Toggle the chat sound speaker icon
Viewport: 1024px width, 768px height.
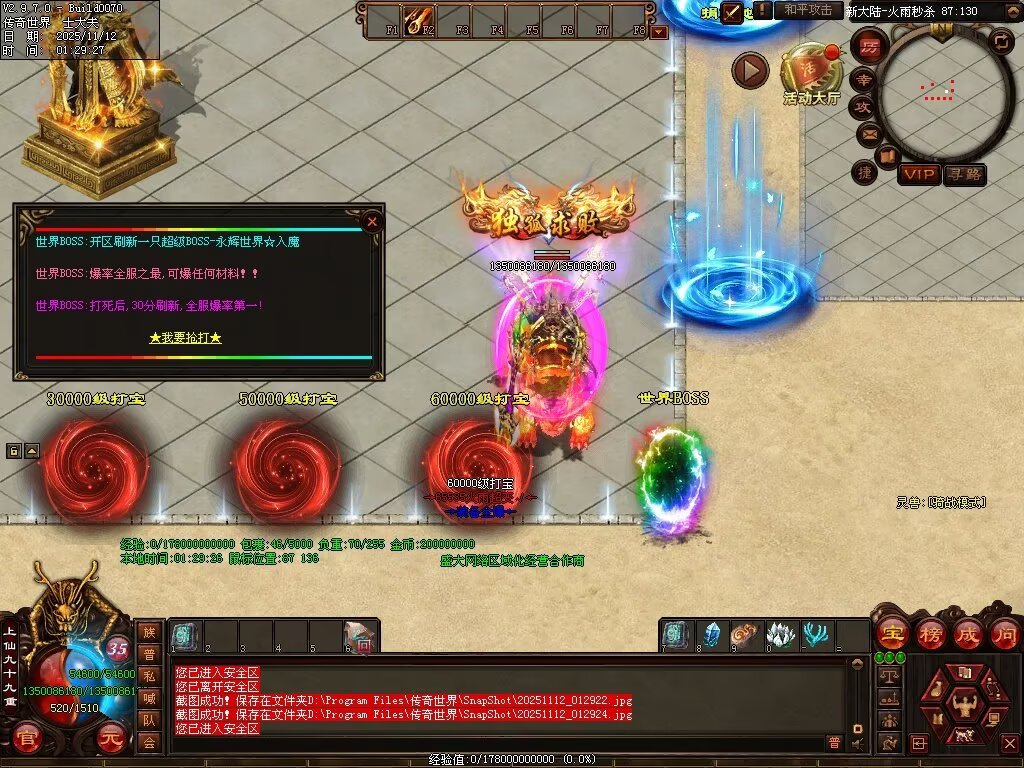(857, 743)
